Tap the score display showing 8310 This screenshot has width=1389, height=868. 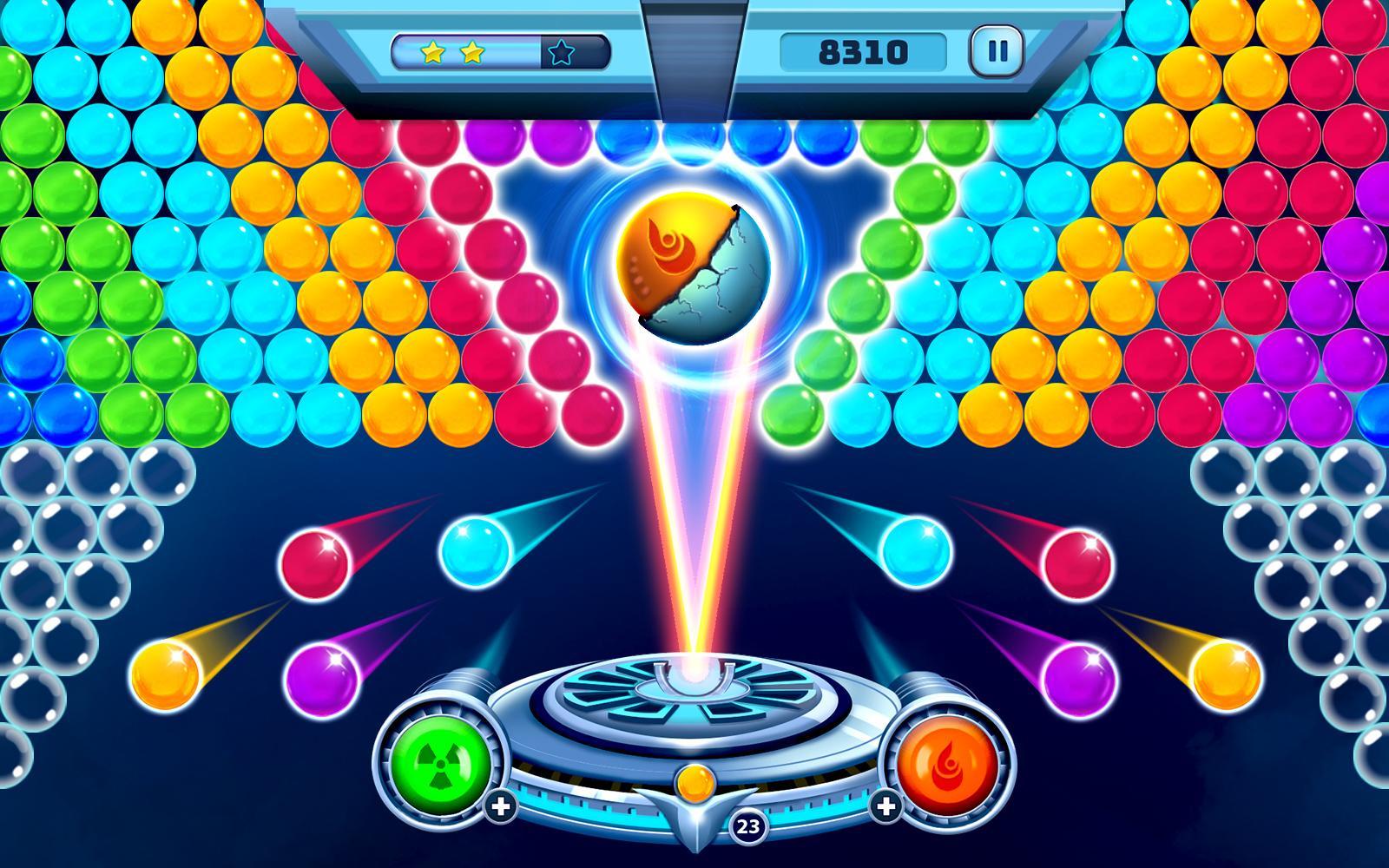coord(861,51)
